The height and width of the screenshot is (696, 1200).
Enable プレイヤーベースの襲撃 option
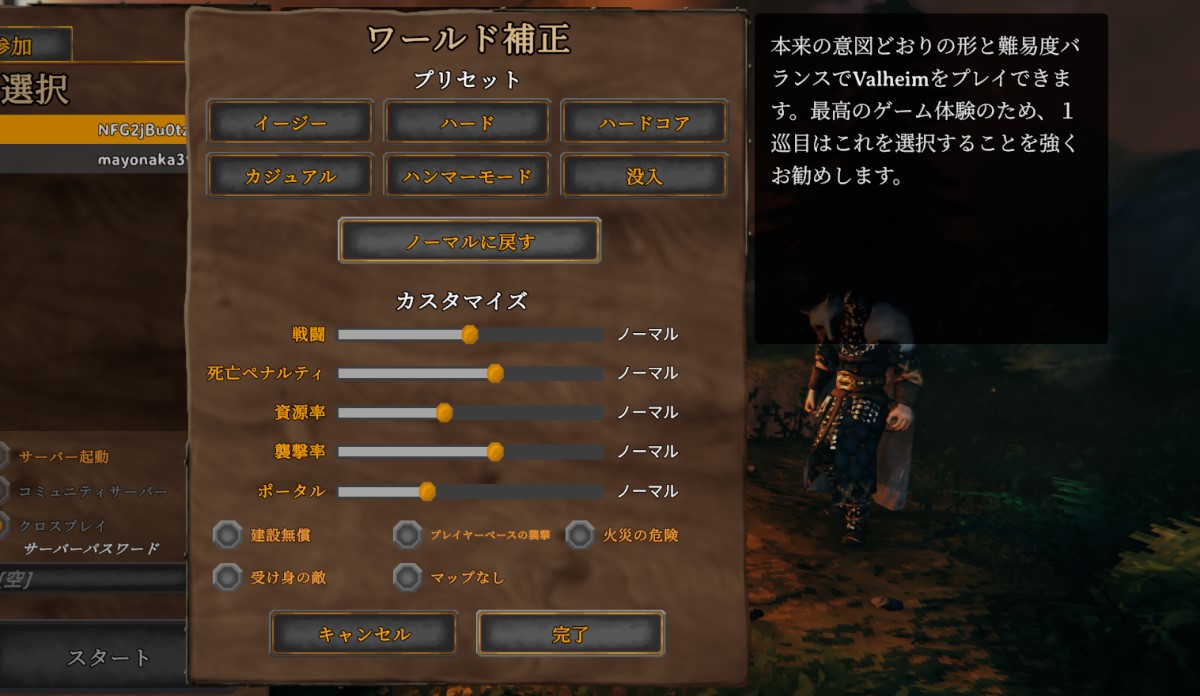point(407,535)
